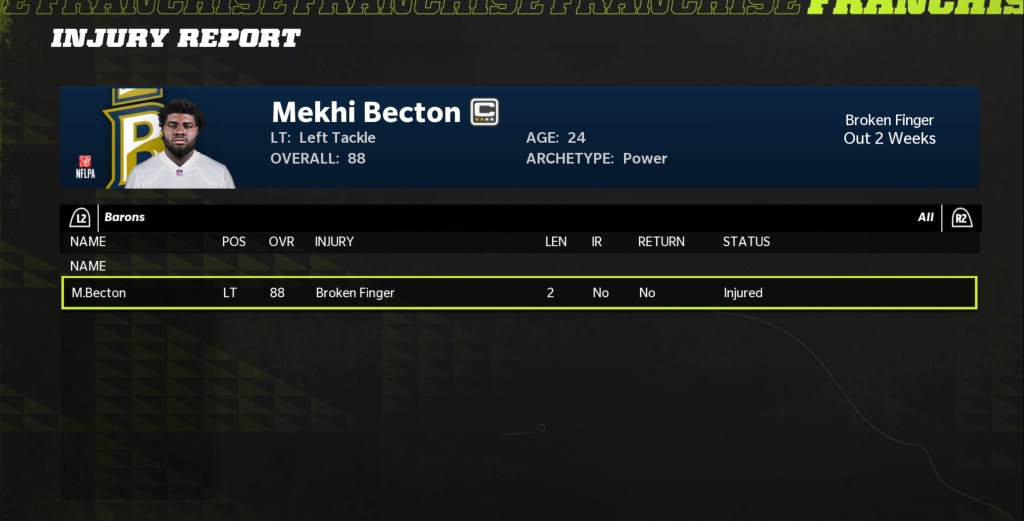Sort by the LEN column header
1024x521 pixels.
click(x=556, y=241)
